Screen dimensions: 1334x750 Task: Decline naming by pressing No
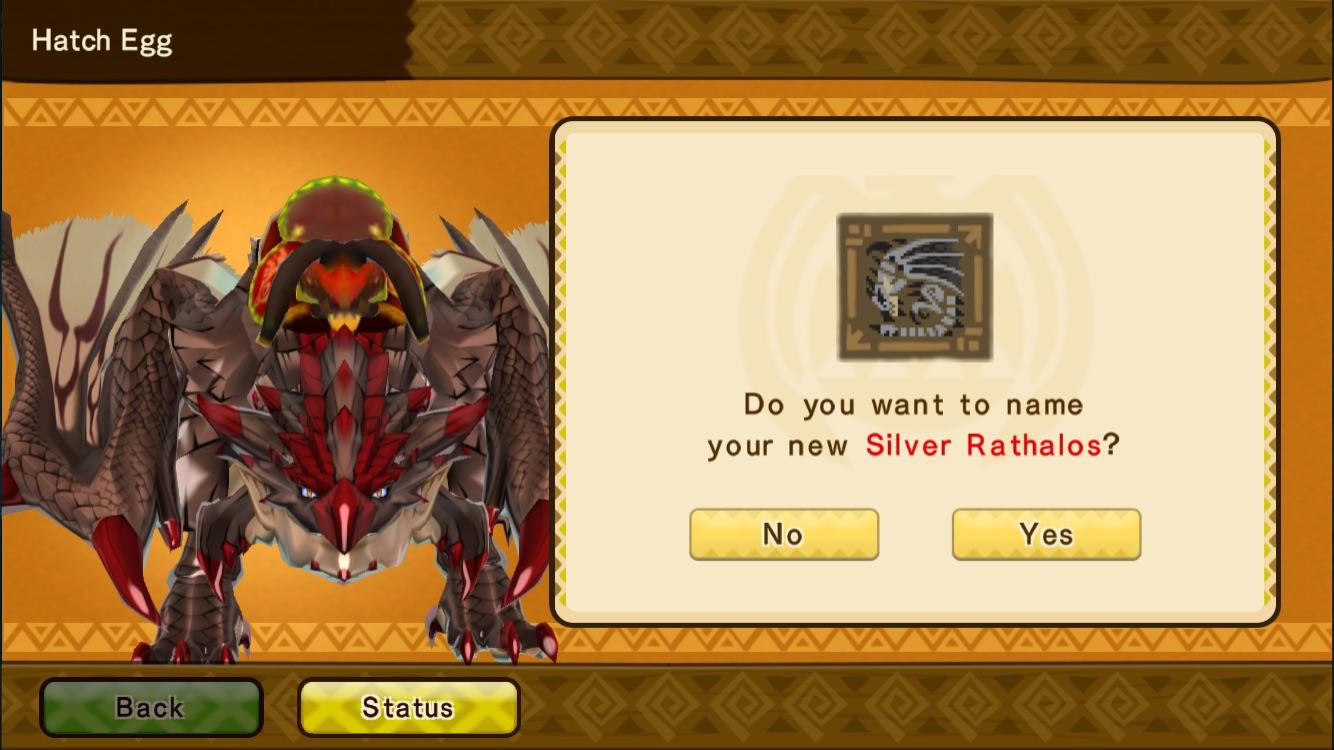783,534
